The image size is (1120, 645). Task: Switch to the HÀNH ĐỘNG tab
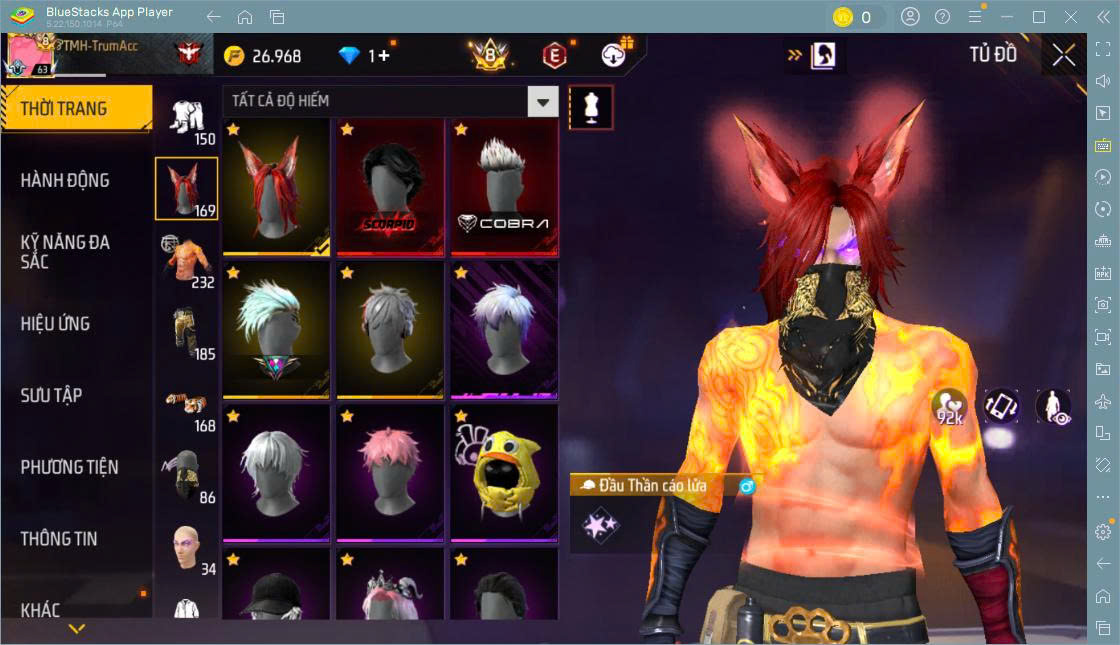[65, 181]
